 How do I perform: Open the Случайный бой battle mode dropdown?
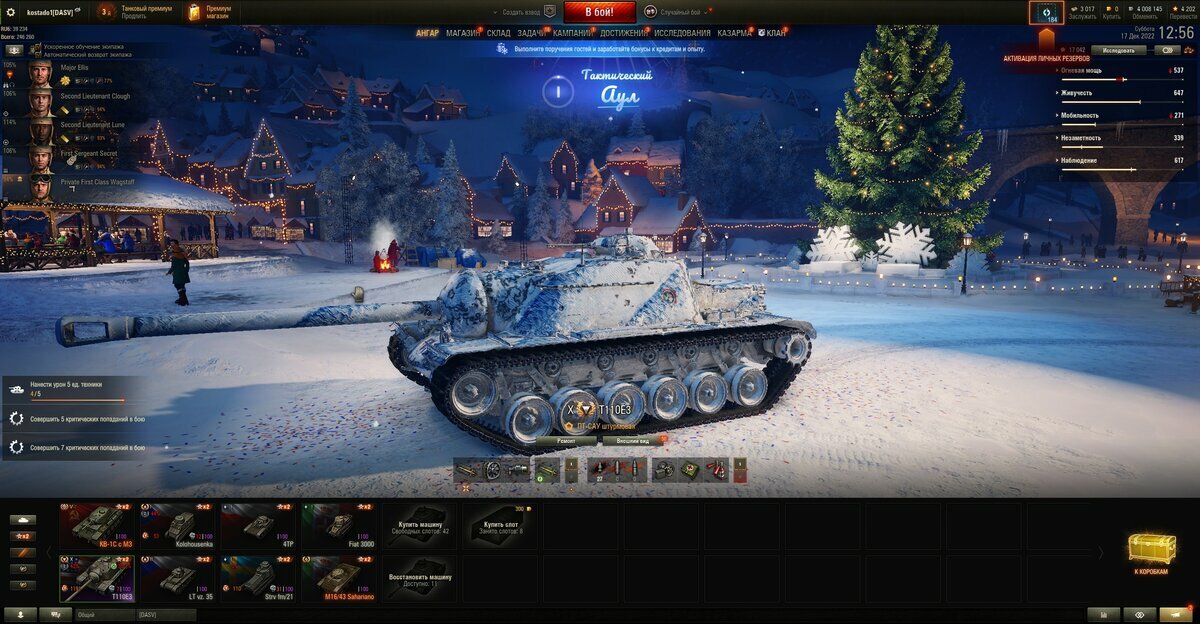click(x=685, y=12)
